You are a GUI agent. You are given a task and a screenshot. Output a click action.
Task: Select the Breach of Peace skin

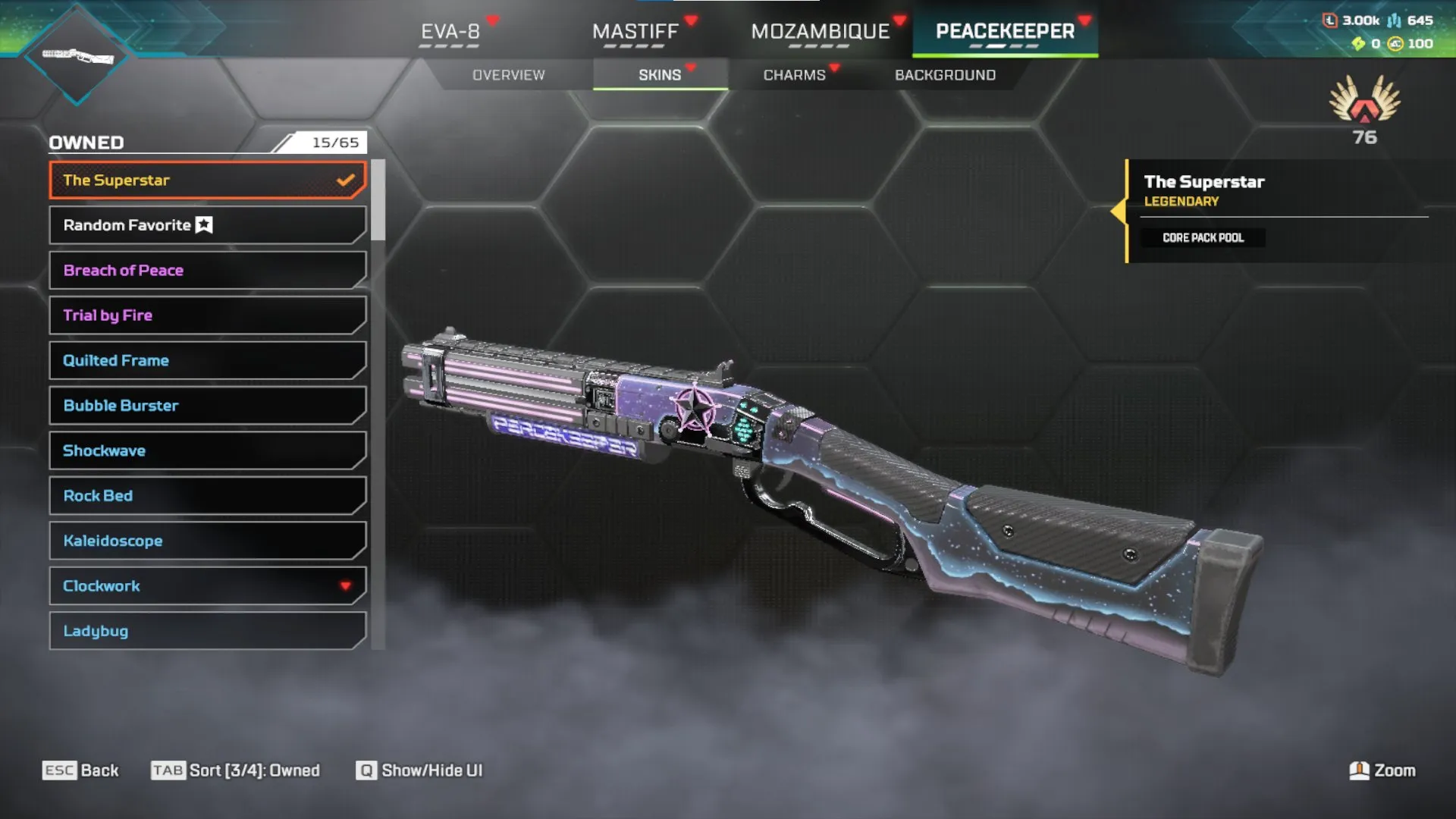coord(206,270)
